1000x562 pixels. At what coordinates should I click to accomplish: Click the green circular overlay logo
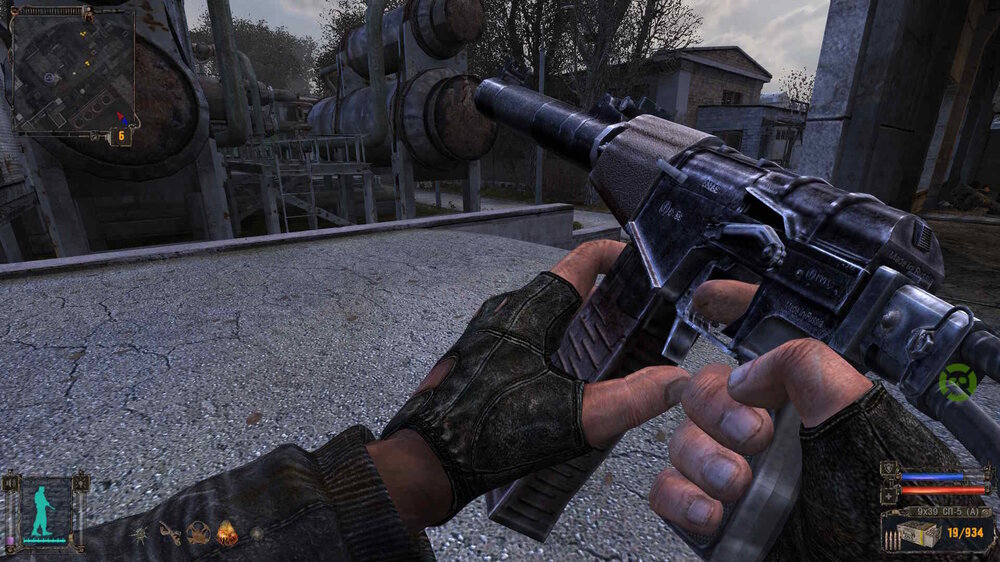tap(956, 383)
